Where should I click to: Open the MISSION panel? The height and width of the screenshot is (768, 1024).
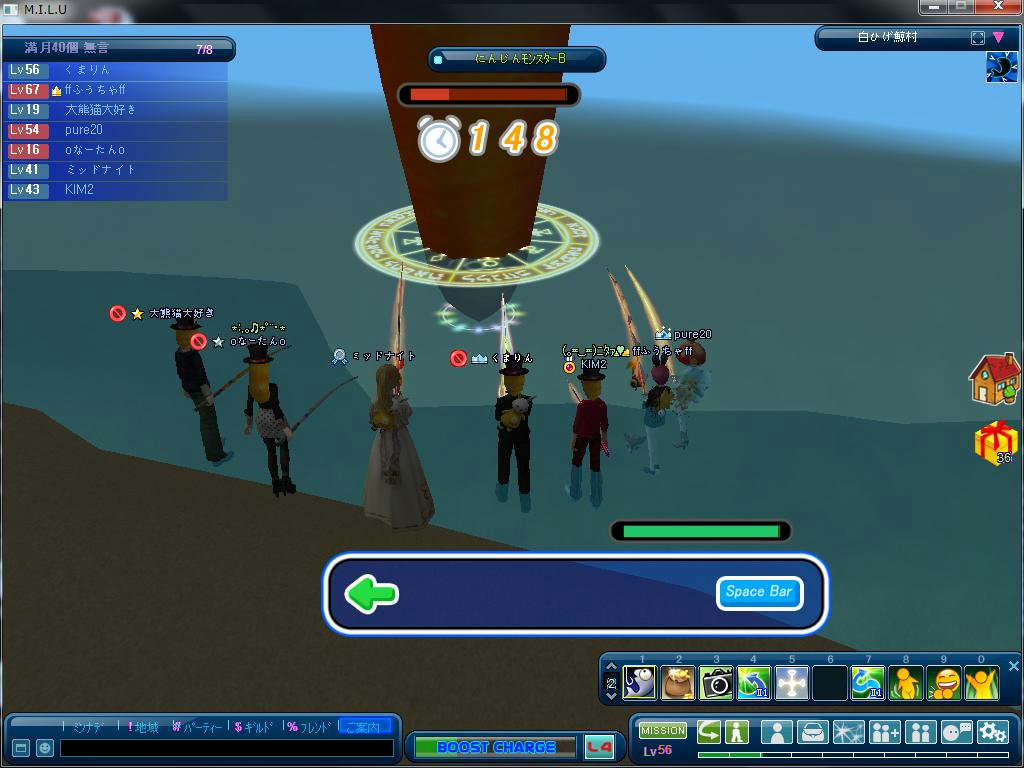point(663,731)
